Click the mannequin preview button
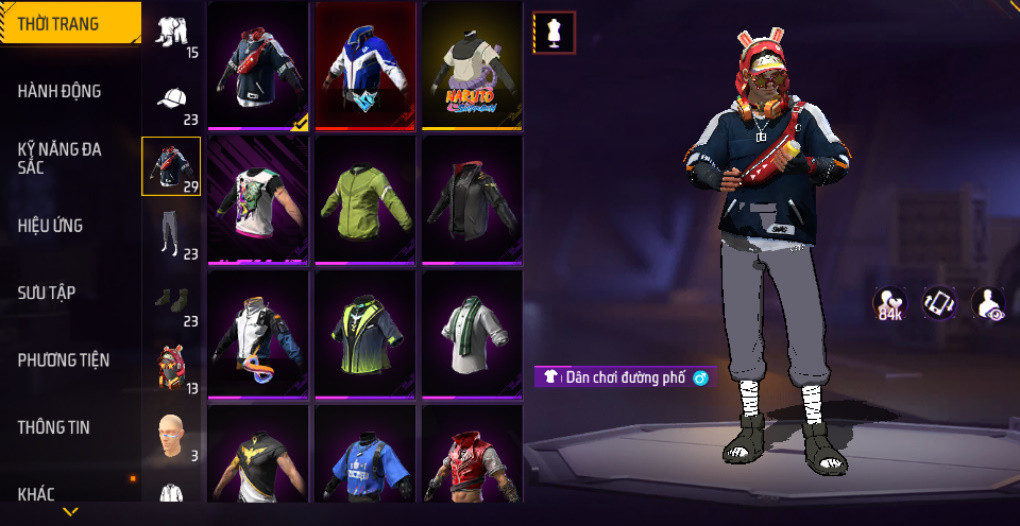This screenshot has width=1020, height=526. tap(554, 32)
